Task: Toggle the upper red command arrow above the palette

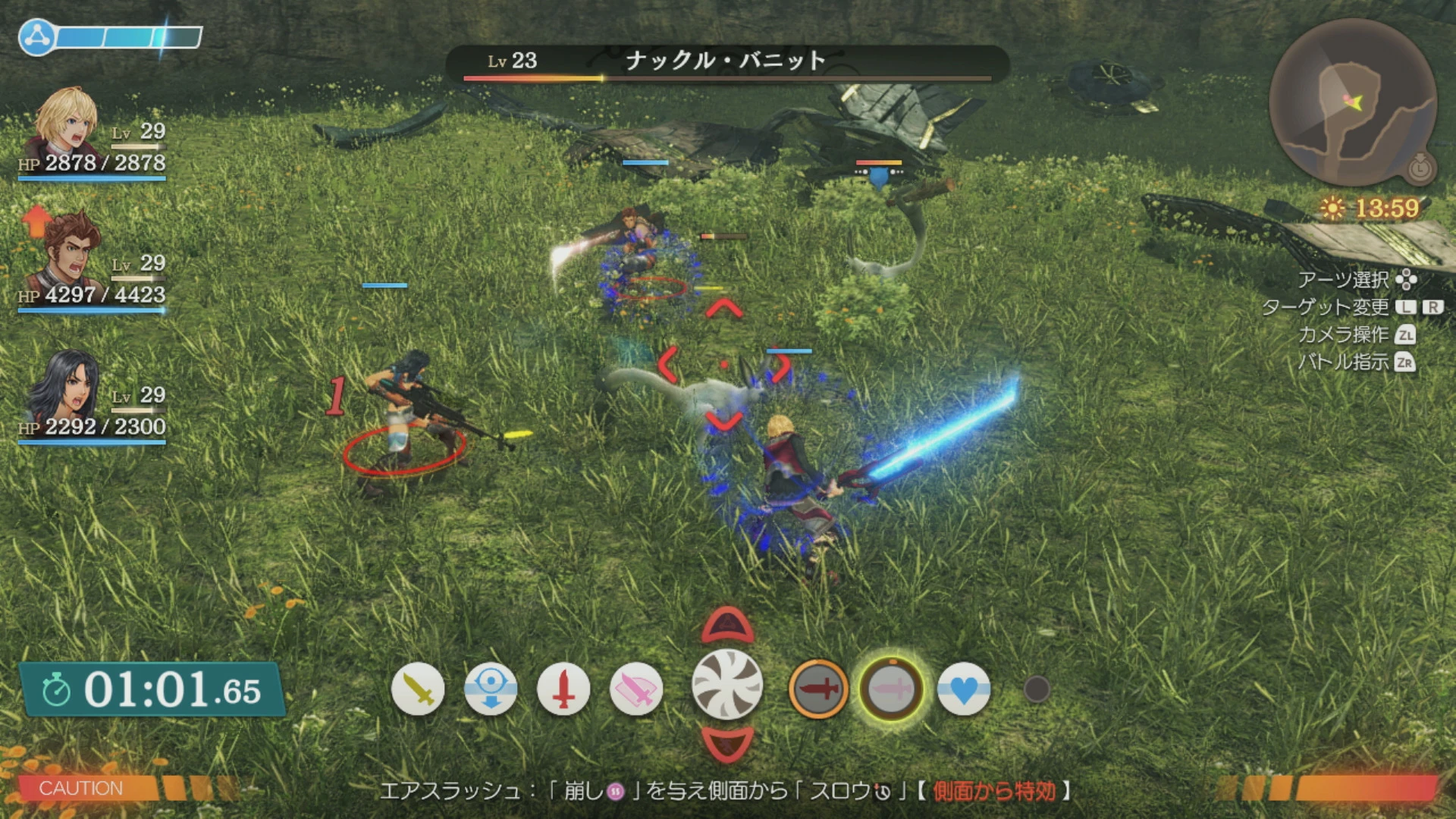Action: (x=726, y=624)
